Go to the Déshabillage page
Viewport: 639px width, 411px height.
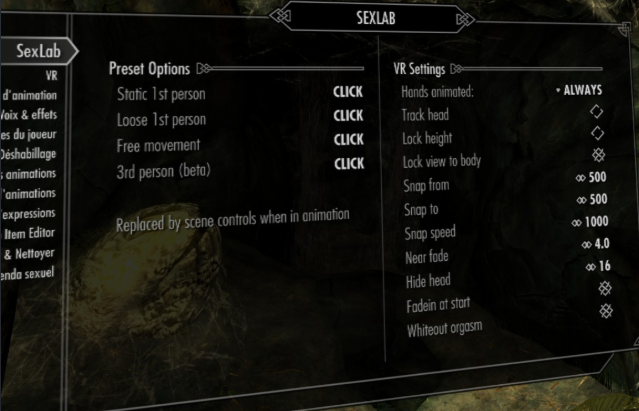tap(29, 154)
